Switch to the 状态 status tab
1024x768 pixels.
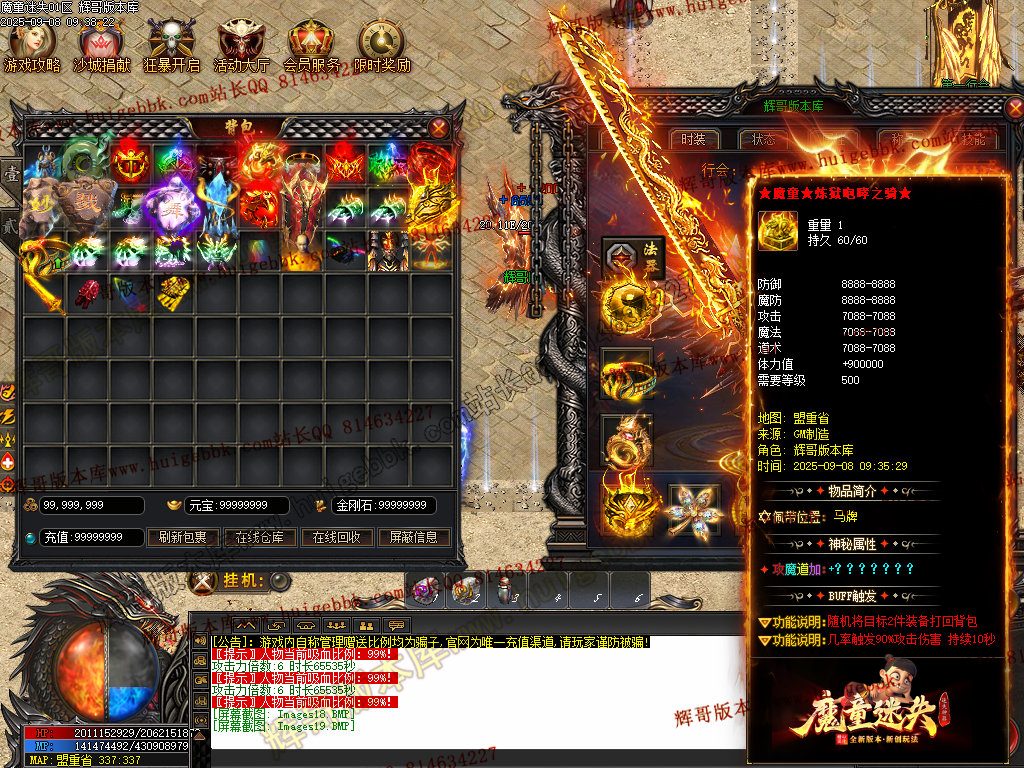click(763, 140)
